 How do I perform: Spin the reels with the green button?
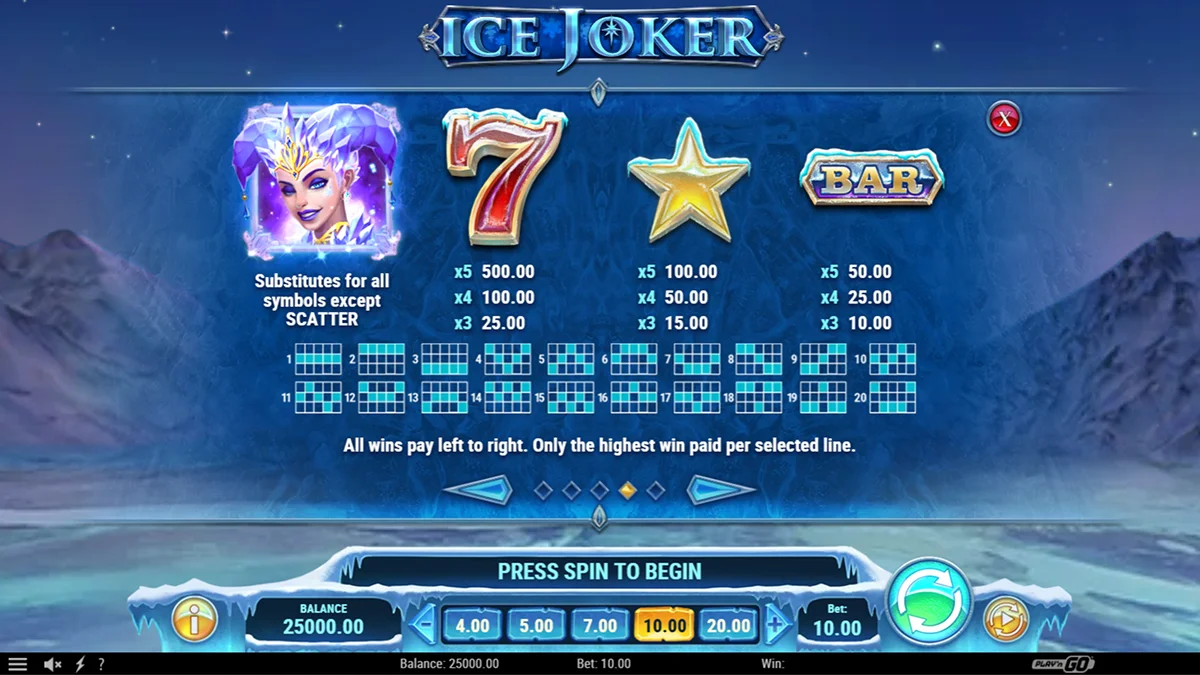coord(930,602)
